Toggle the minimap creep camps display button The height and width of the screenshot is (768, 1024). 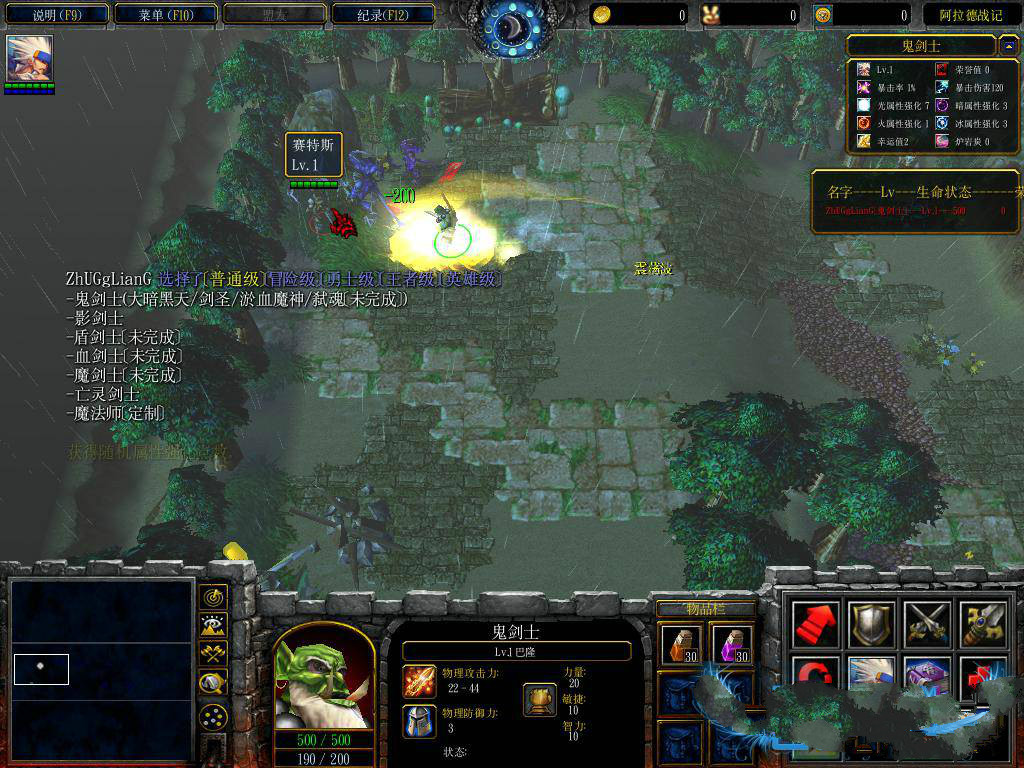pos(213,683)
